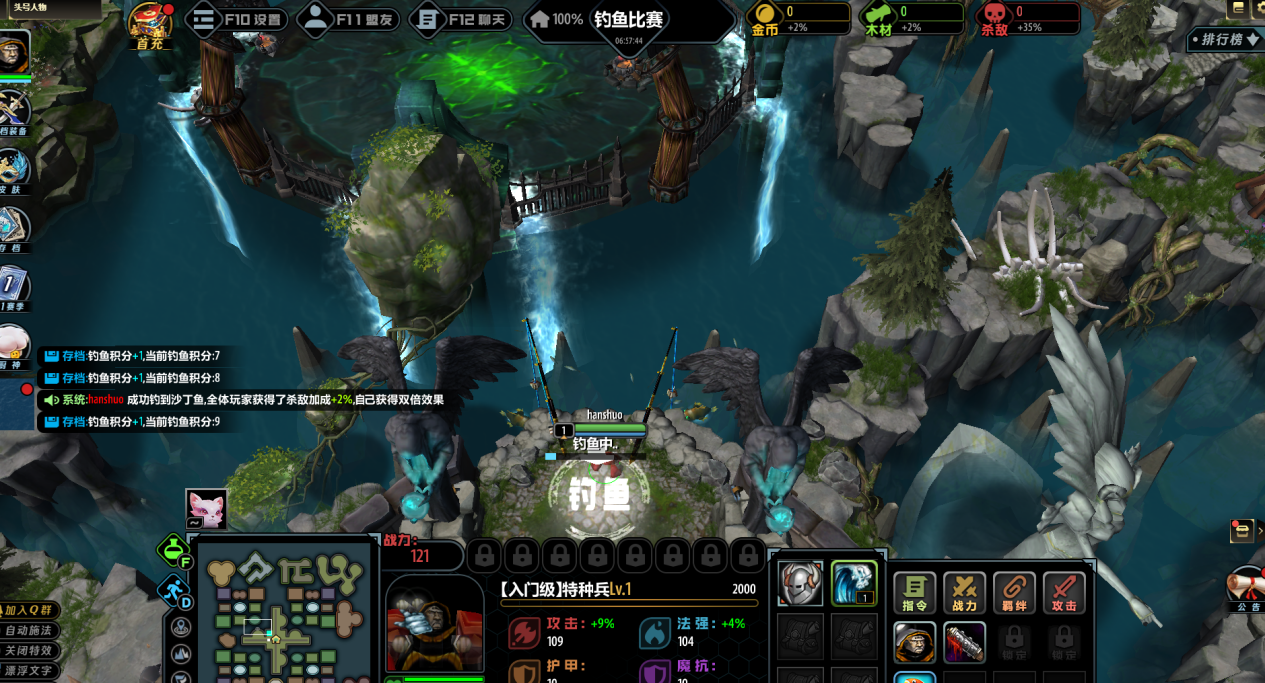Use the green potion F shortcut
Screen dimensions: 1265x683
[174, 551]
